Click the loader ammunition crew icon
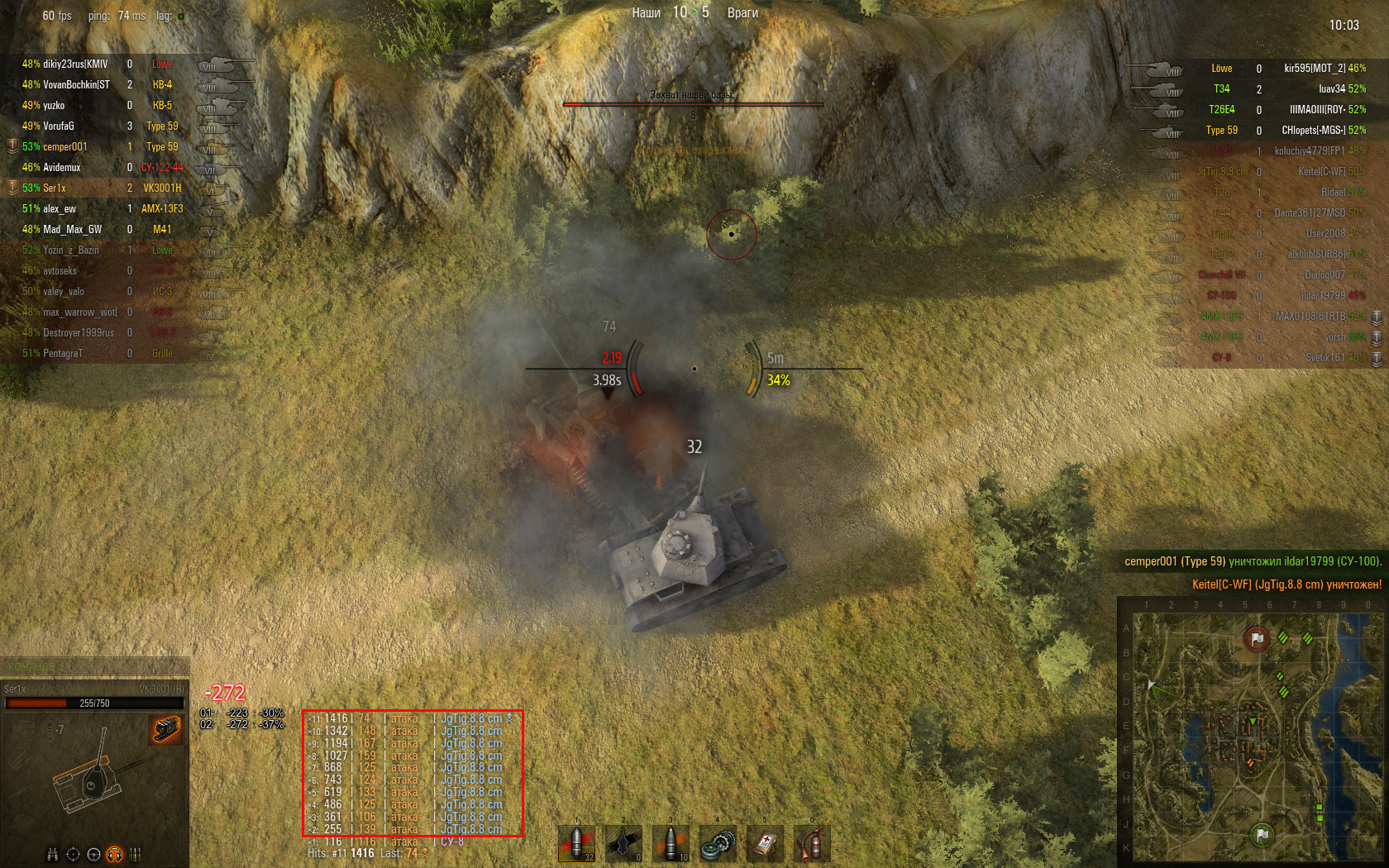 pos(136,855)
